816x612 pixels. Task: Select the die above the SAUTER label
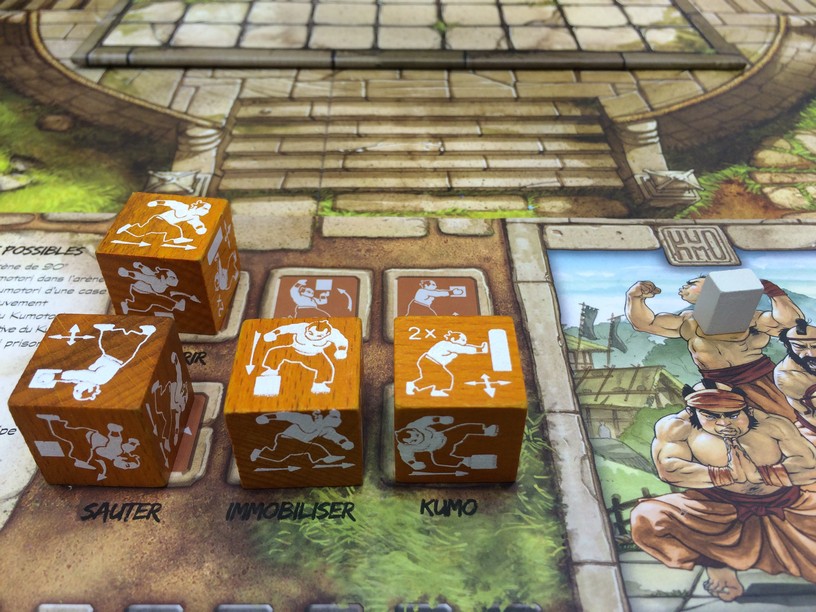pyautogui.click(x=100, y=400)
